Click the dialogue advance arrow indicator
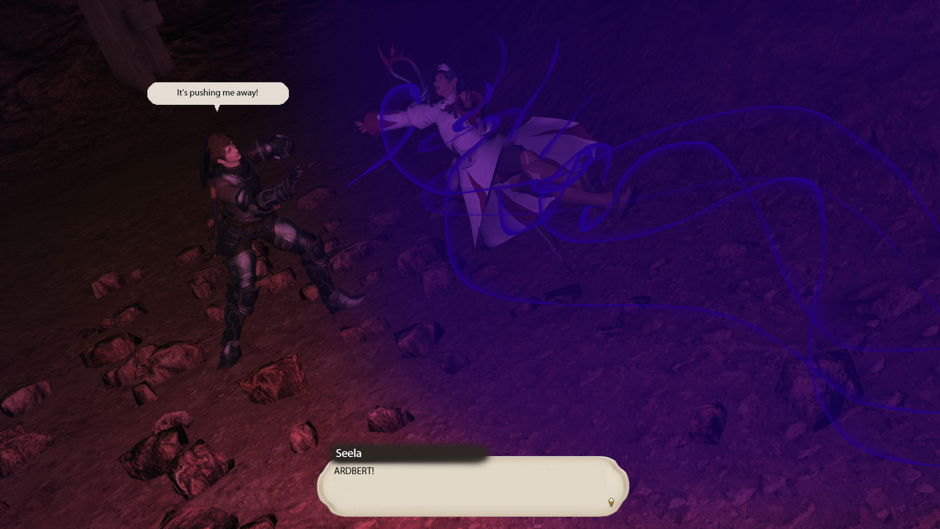 [x=611, y=502]
